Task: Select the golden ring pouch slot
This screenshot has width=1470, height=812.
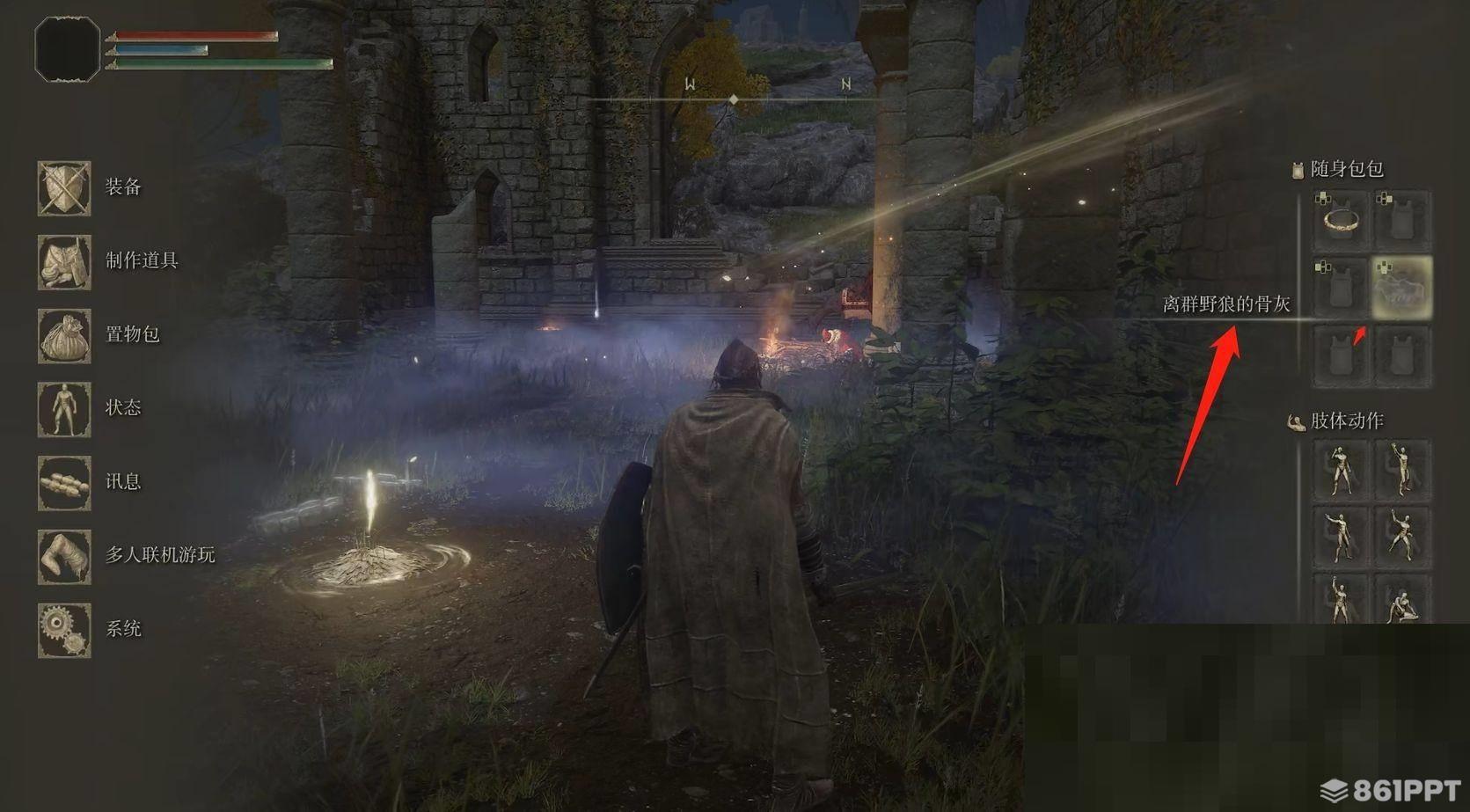Action: click(1341, 220)
